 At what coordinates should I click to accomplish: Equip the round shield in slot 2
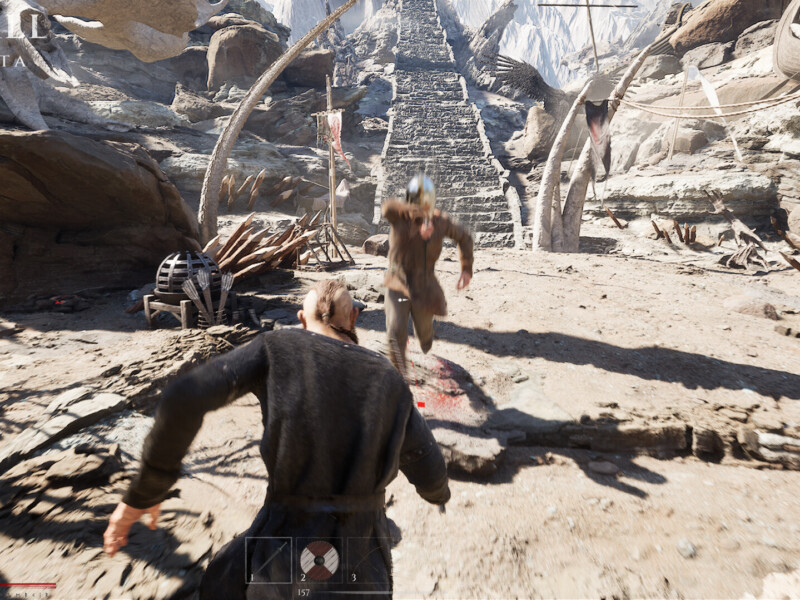point(319,559)
